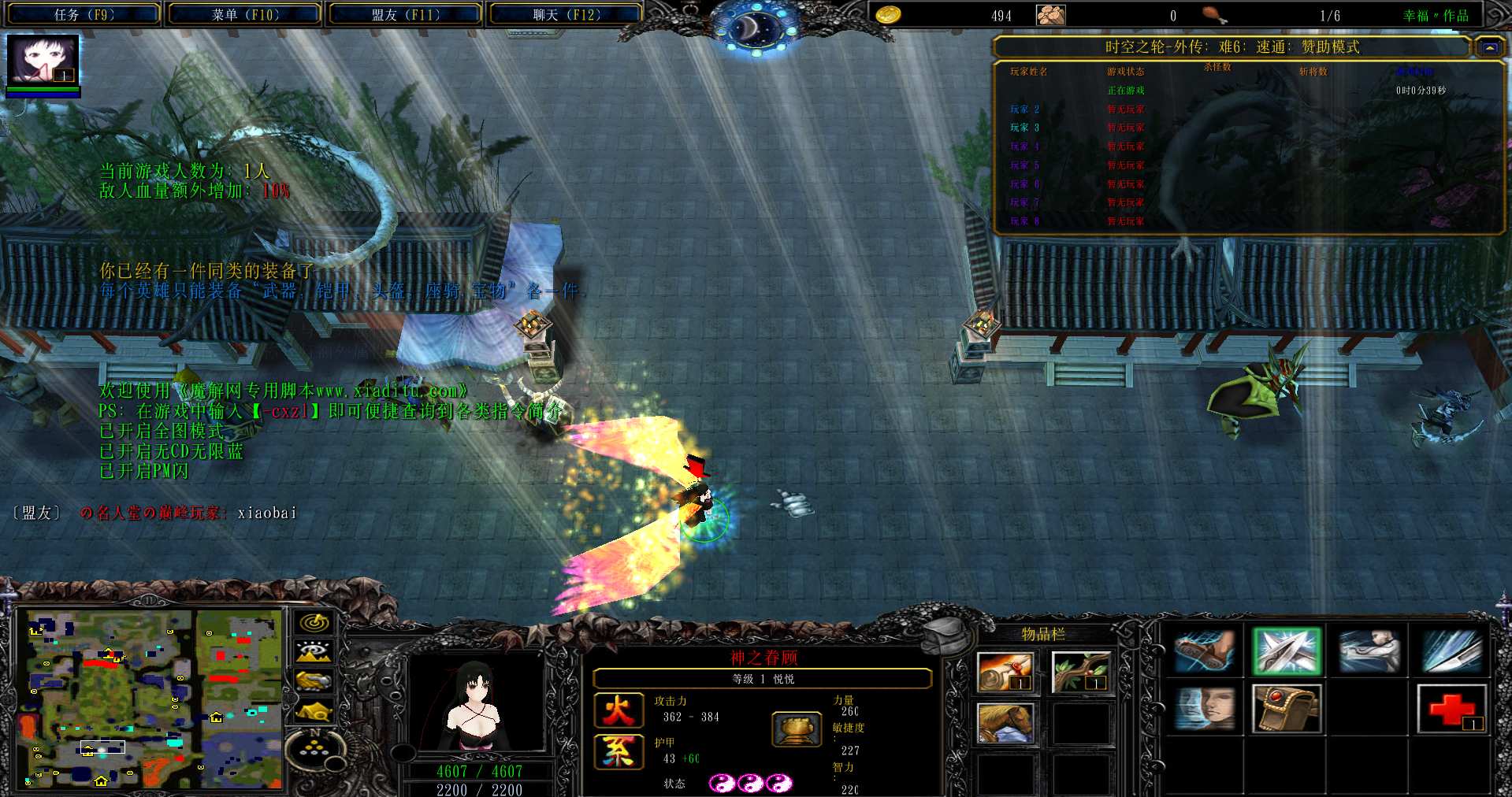1512x797 pixels.
Task: Collapse the scoreboard with its arrow button
Action: [1488, 47]
